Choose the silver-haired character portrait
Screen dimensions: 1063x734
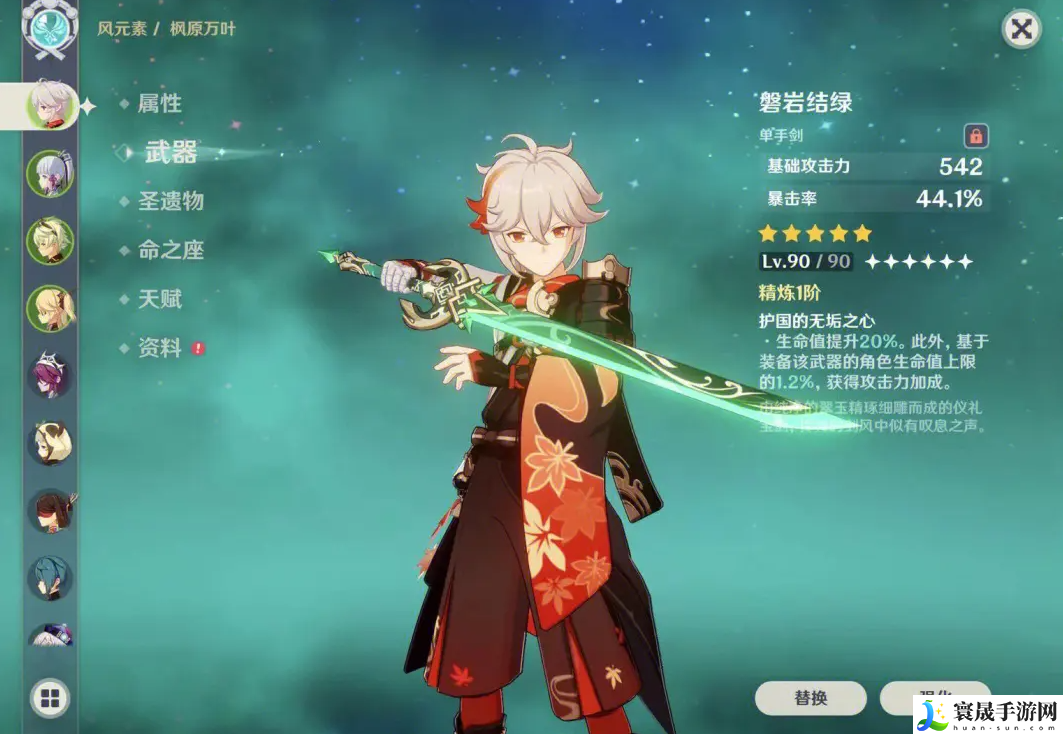[x=50, y=174]
